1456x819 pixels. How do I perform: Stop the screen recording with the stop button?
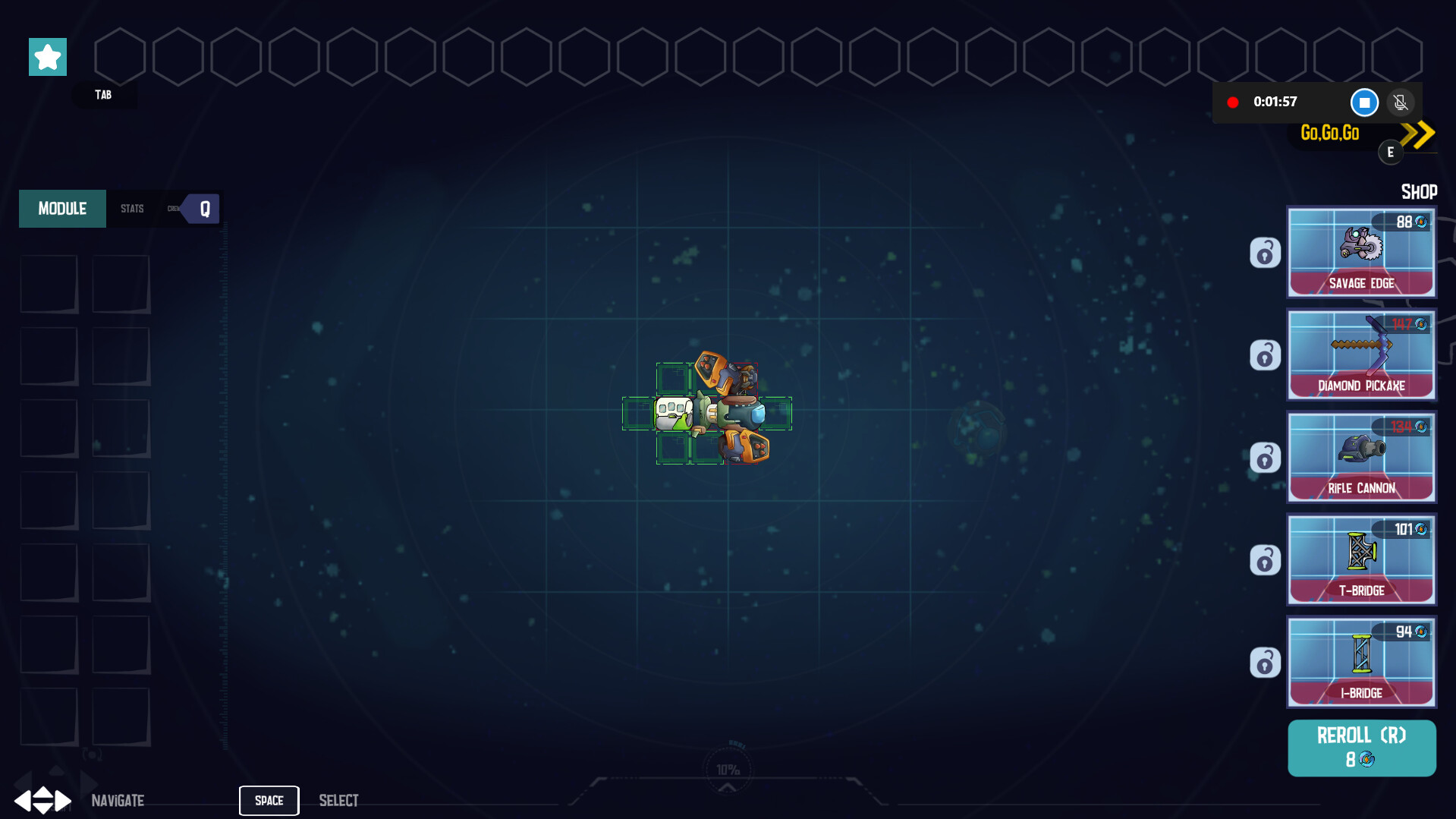1365,102
